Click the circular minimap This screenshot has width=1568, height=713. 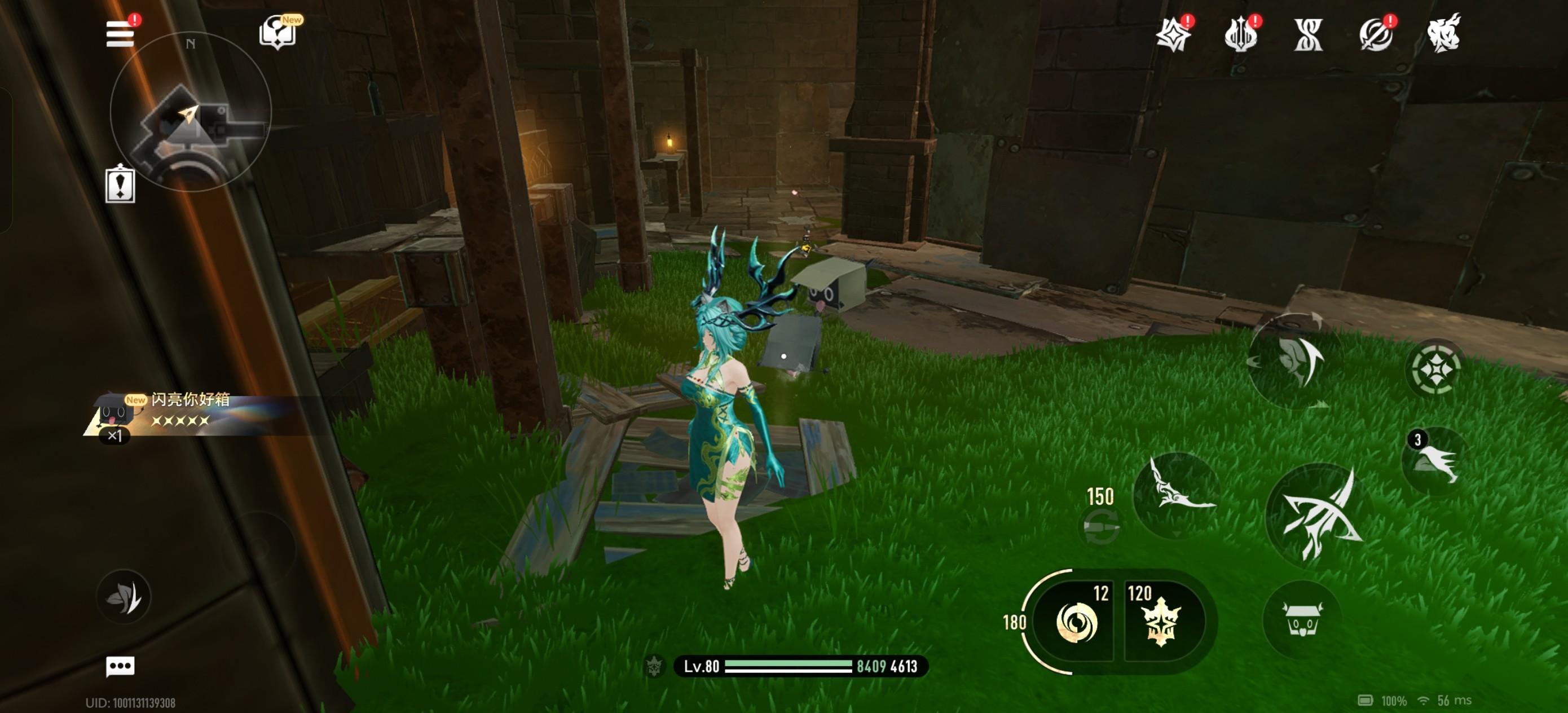click(x=190, y=113)
